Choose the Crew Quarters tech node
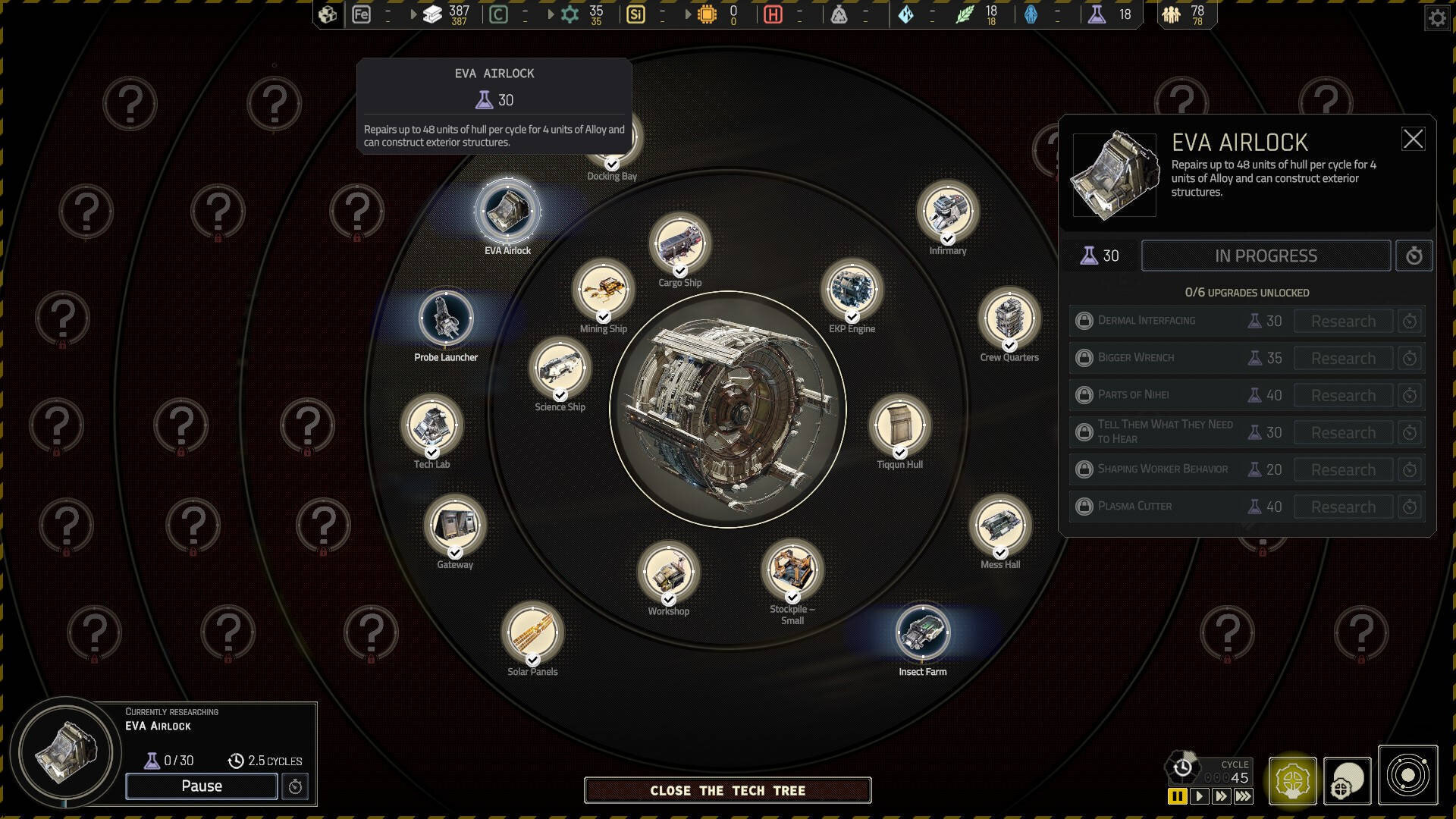Image resolution: width=1456 pixels, height=819 pixels. (1009, 318)
